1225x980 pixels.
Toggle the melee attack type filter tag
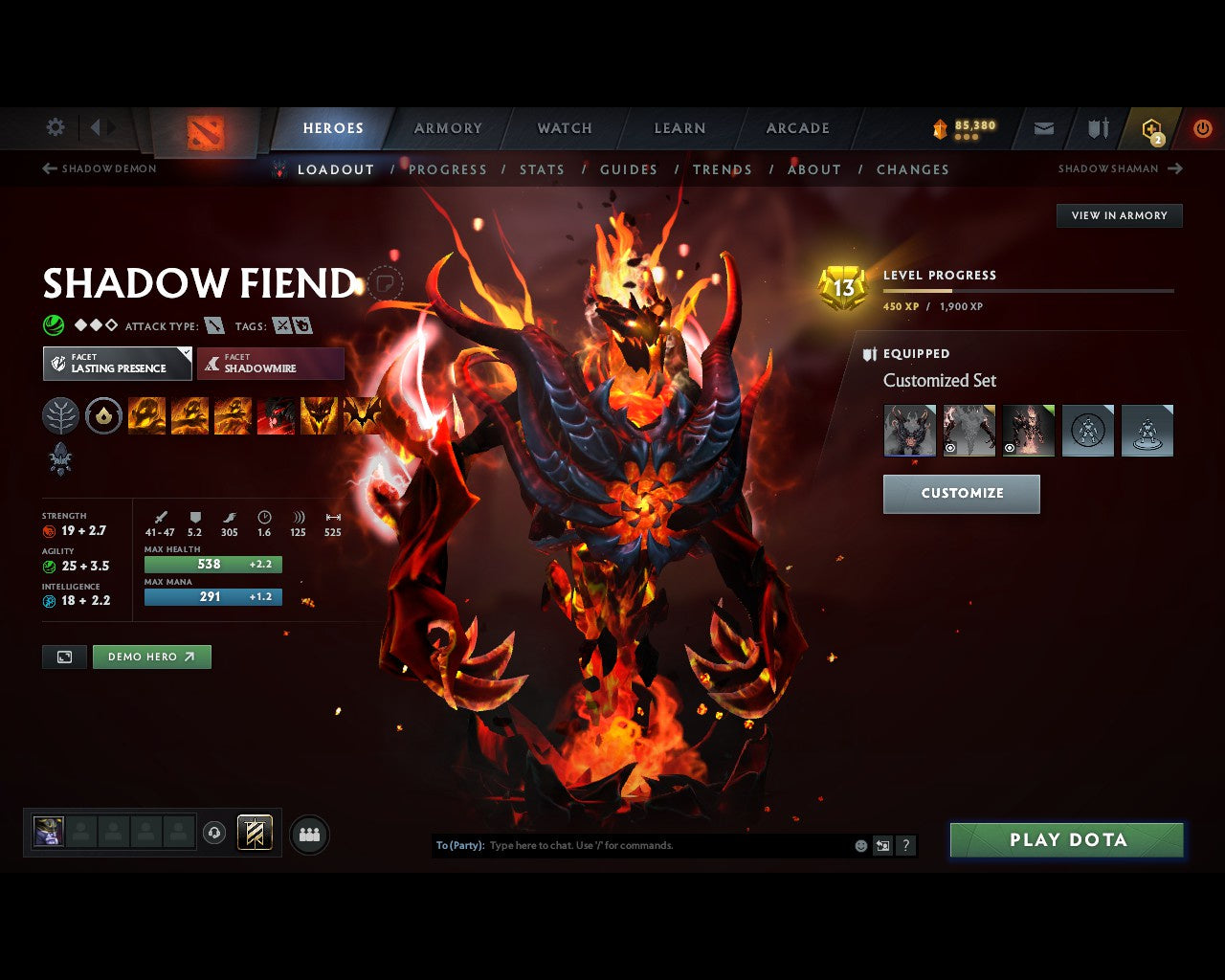tap(212, 325)
